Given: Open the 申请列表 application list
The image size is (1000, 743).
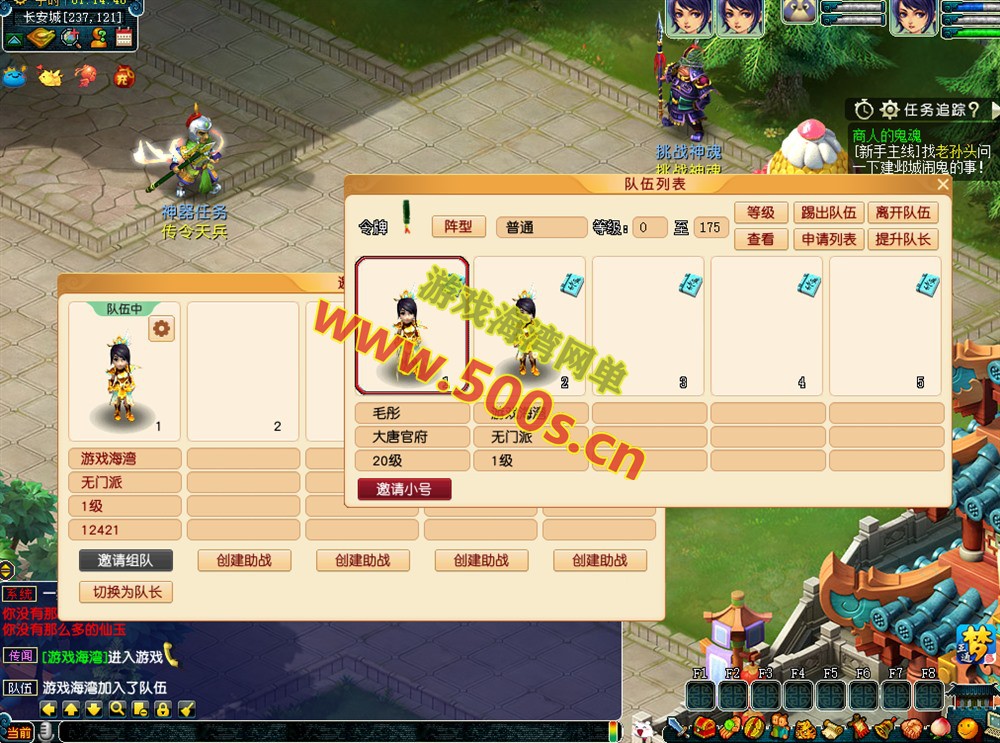Looking at the screenshot, I should click(x=830, y=240).
